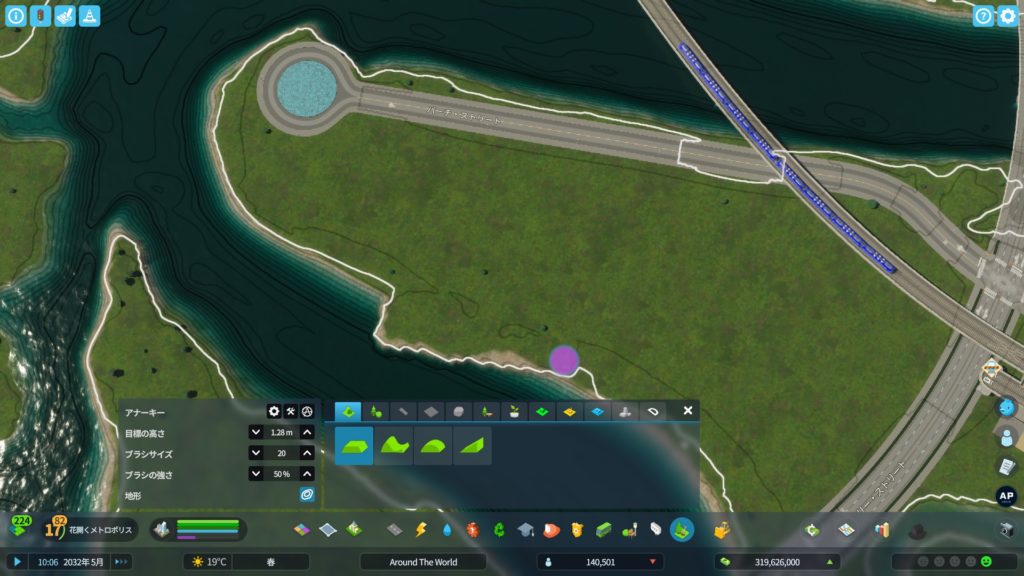
Task: Open the education graduation cap menu
Action: coord(525,529)
